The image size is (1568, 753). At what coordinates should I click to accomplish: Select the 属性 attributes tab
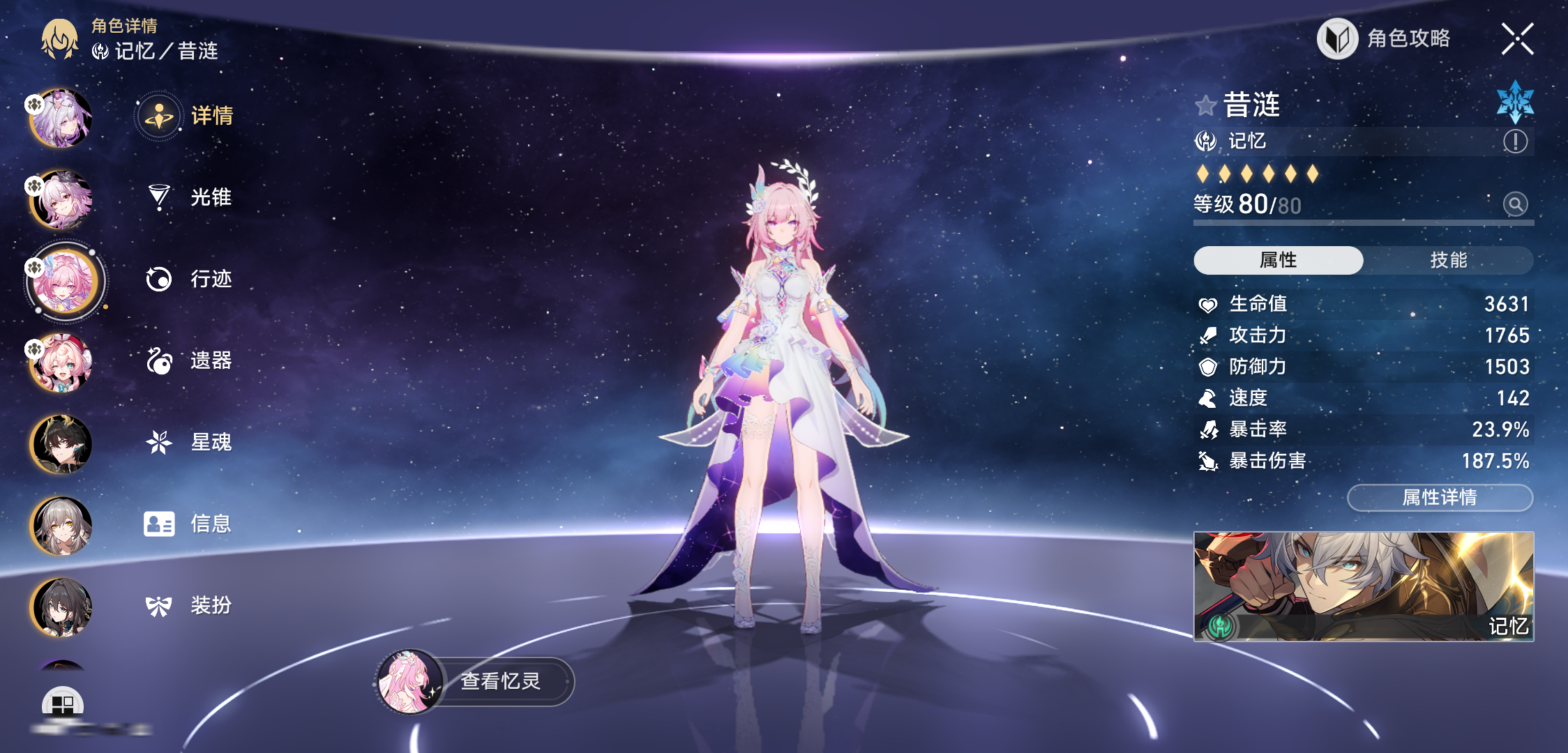[1278, 260]
